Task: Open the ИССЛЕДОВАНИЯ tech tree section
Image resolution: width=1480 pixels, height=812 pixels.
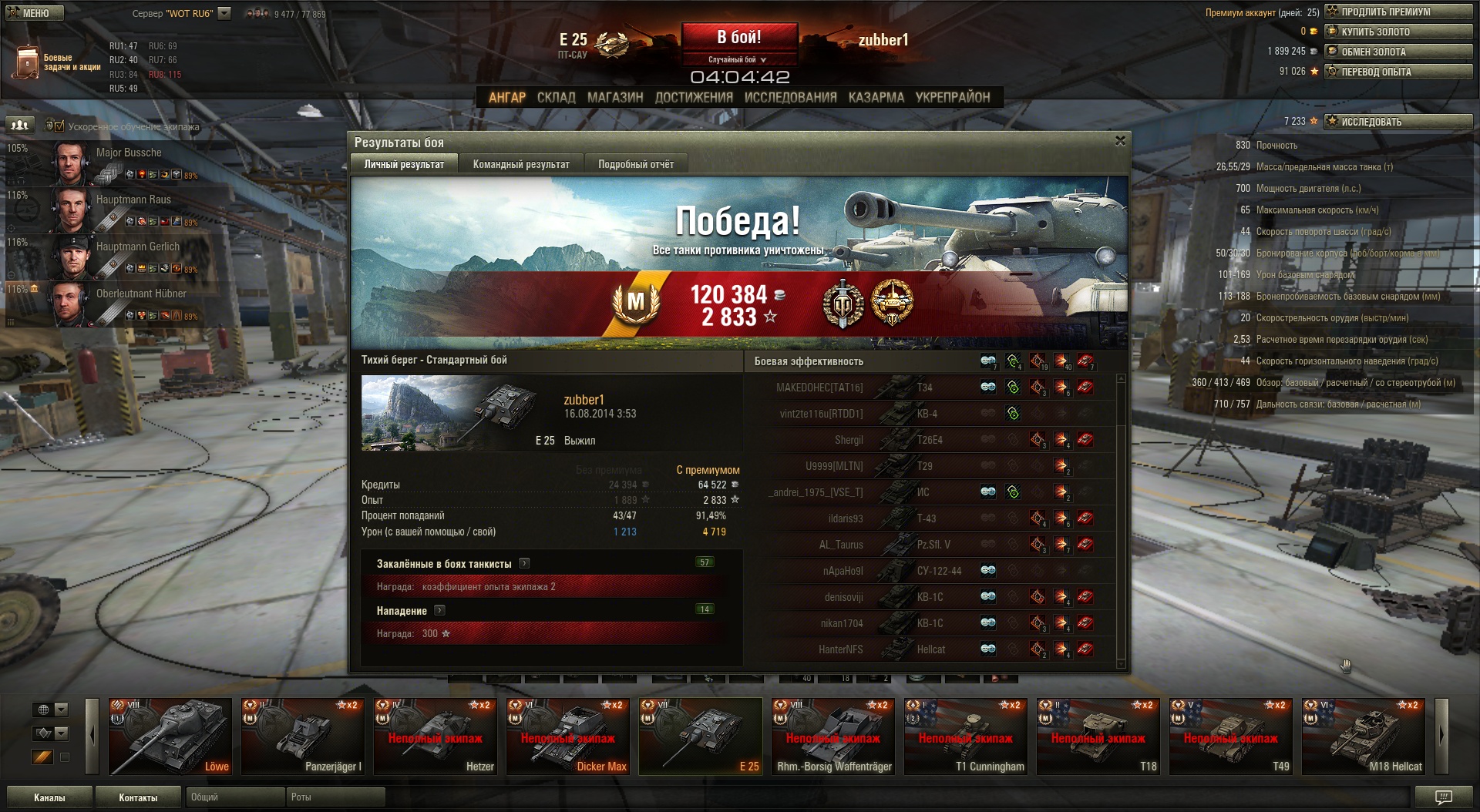Action: 790,98
